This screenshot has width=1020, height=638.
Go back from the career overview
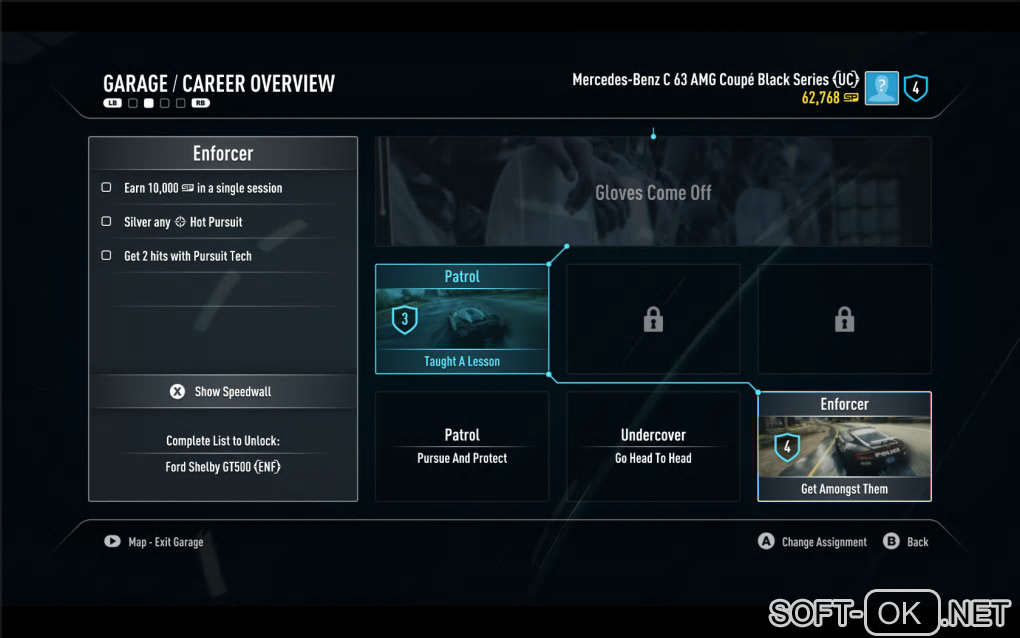(x=906, y=542)
